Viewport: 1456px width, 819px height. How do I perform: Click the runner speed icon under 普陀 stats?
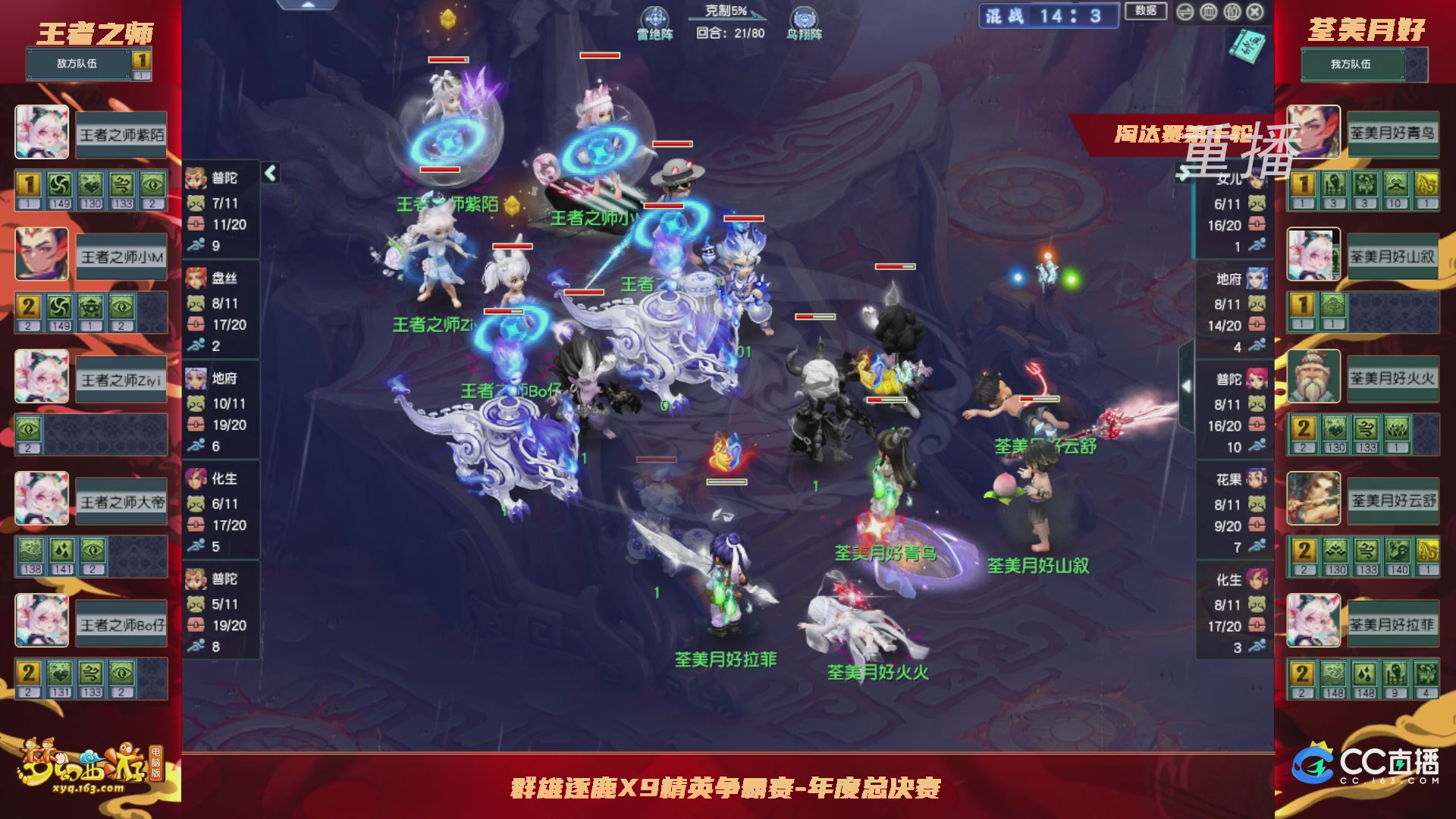click(x=197, y=246)
